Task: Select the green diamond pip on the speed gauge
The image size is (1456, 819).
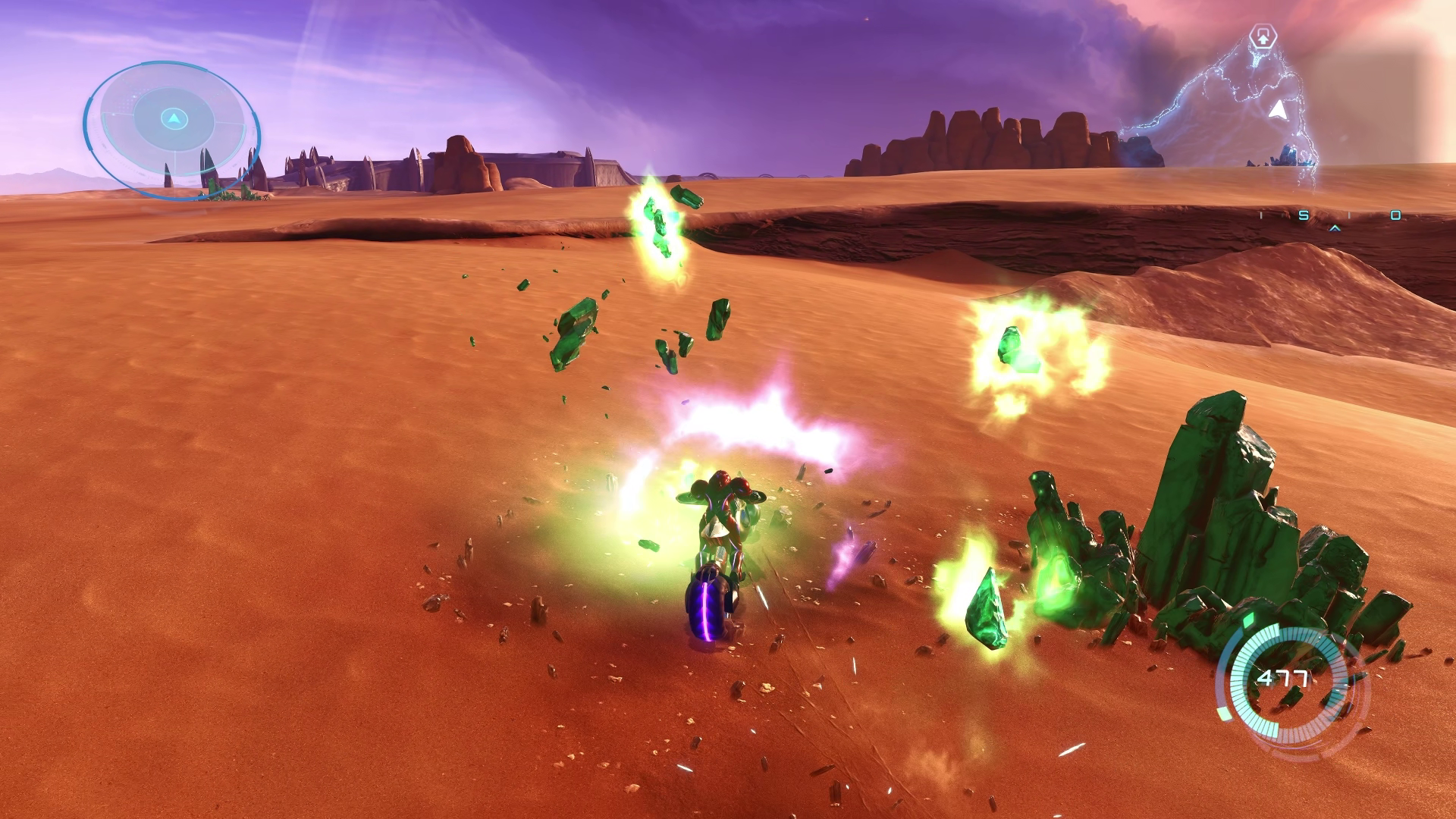Action: [1250, 620]
